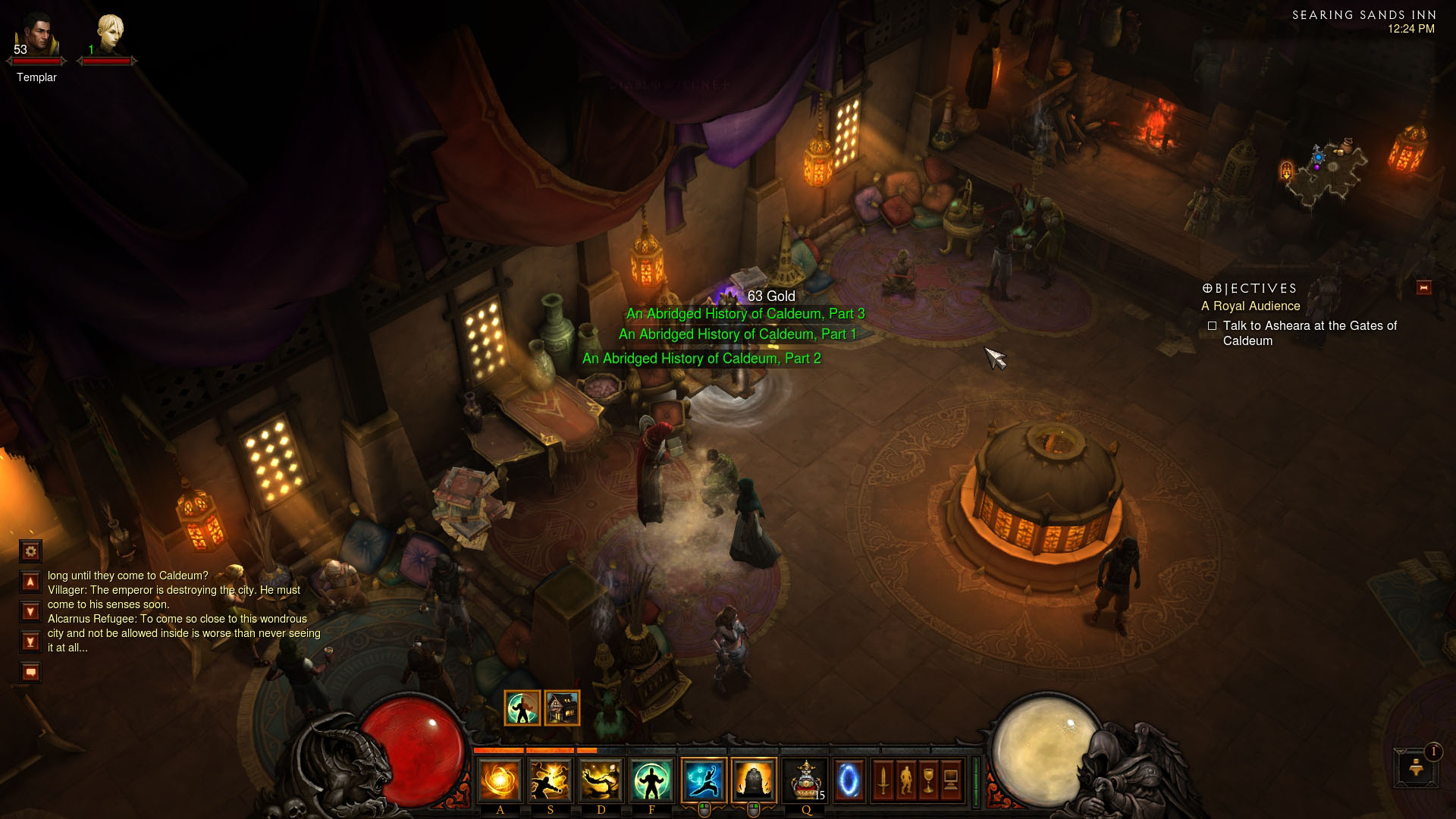Open the chat speech bubble button
Screen dimensions: 1456x819
tap(30, 672)
